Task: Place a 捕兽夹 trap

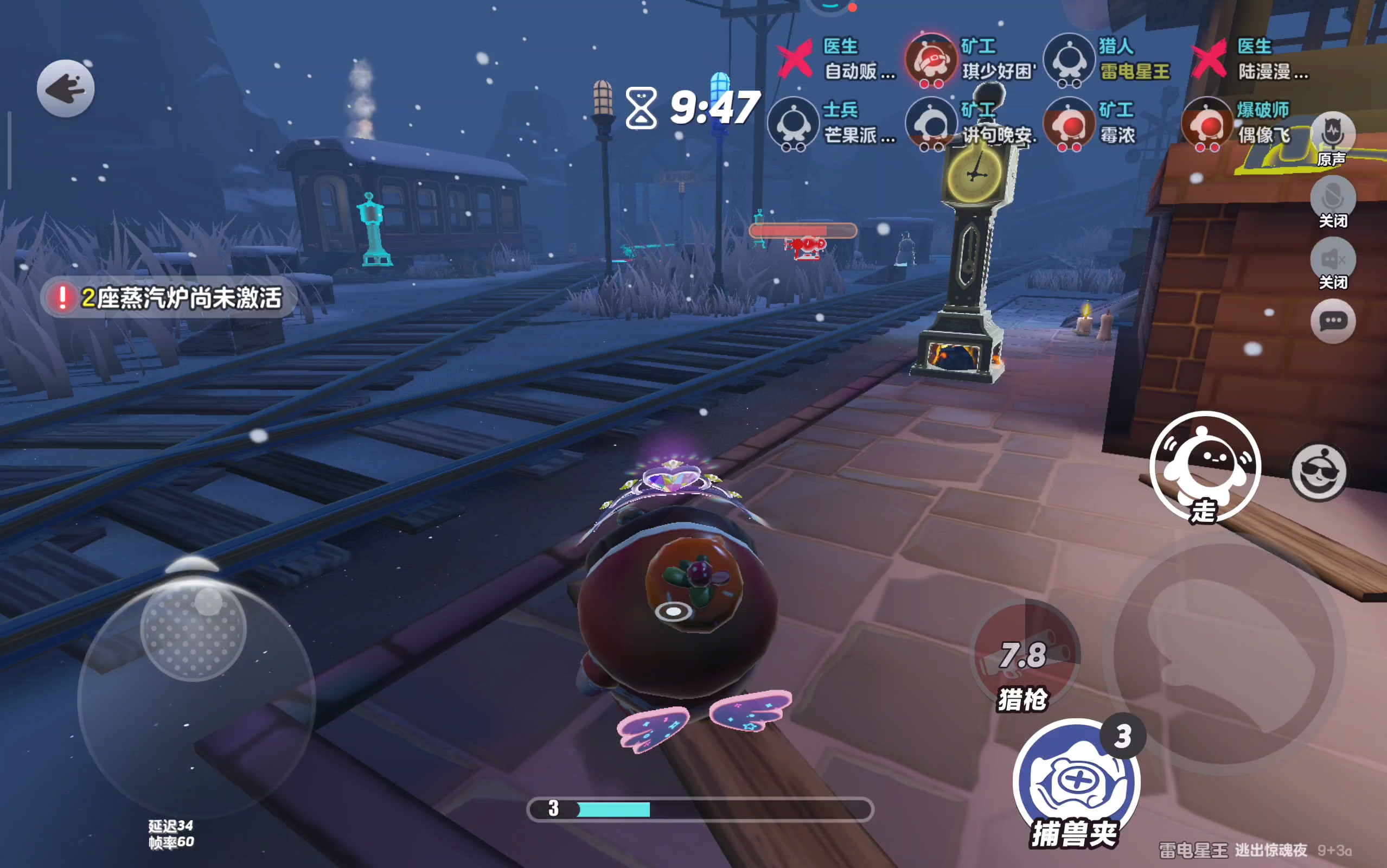Action: 1076,782
